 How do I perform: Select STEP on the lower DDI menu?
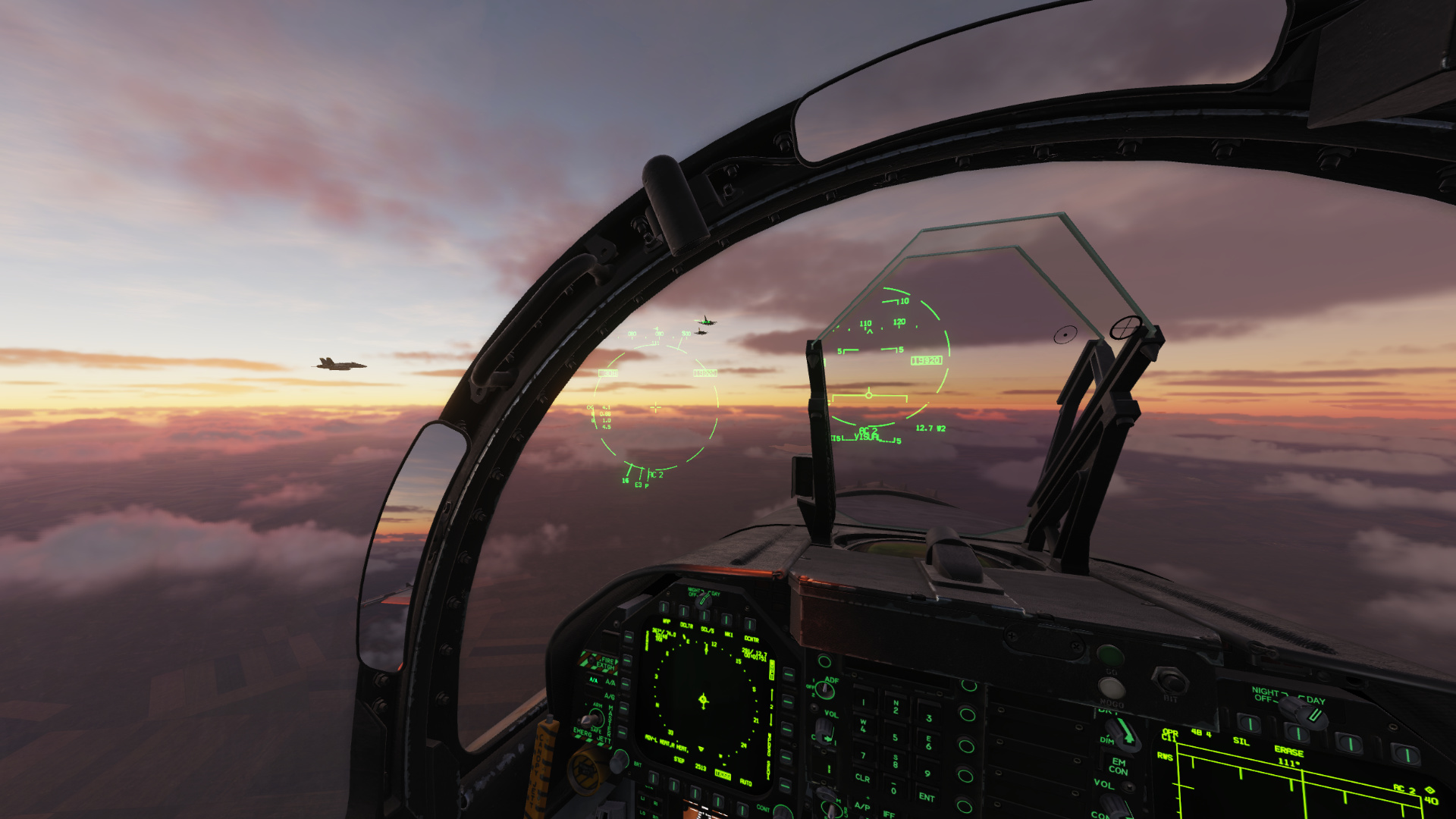pos(680,760)
